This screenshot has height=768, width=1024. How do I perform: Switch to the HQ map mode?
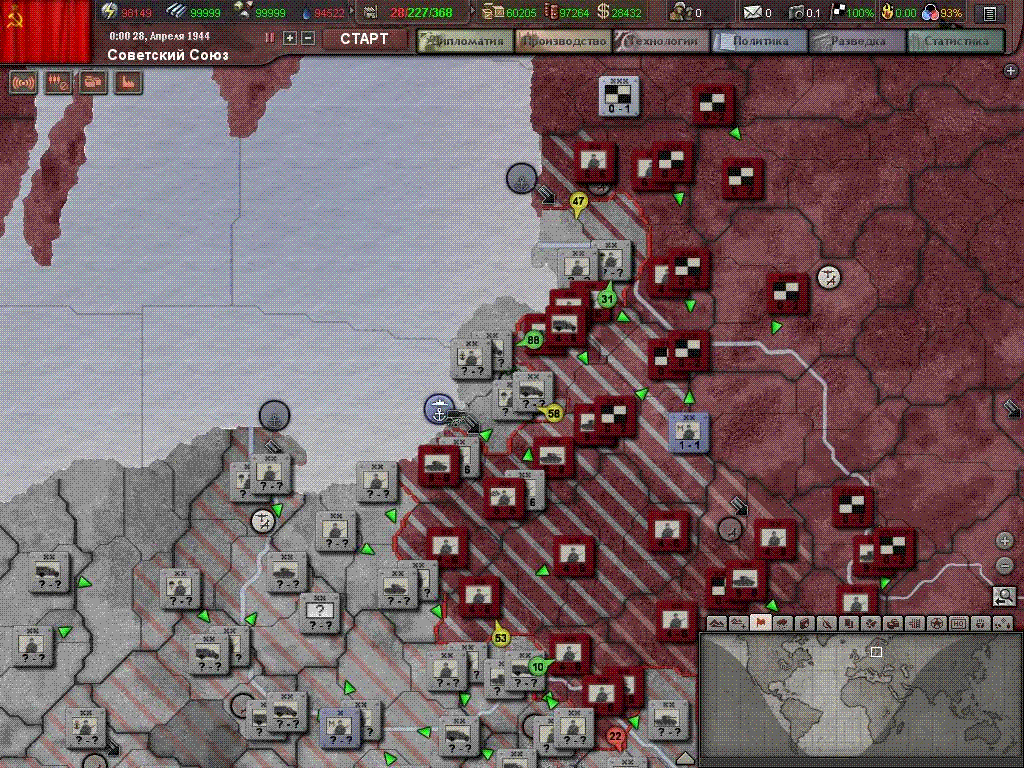click(x=958, y=623)
